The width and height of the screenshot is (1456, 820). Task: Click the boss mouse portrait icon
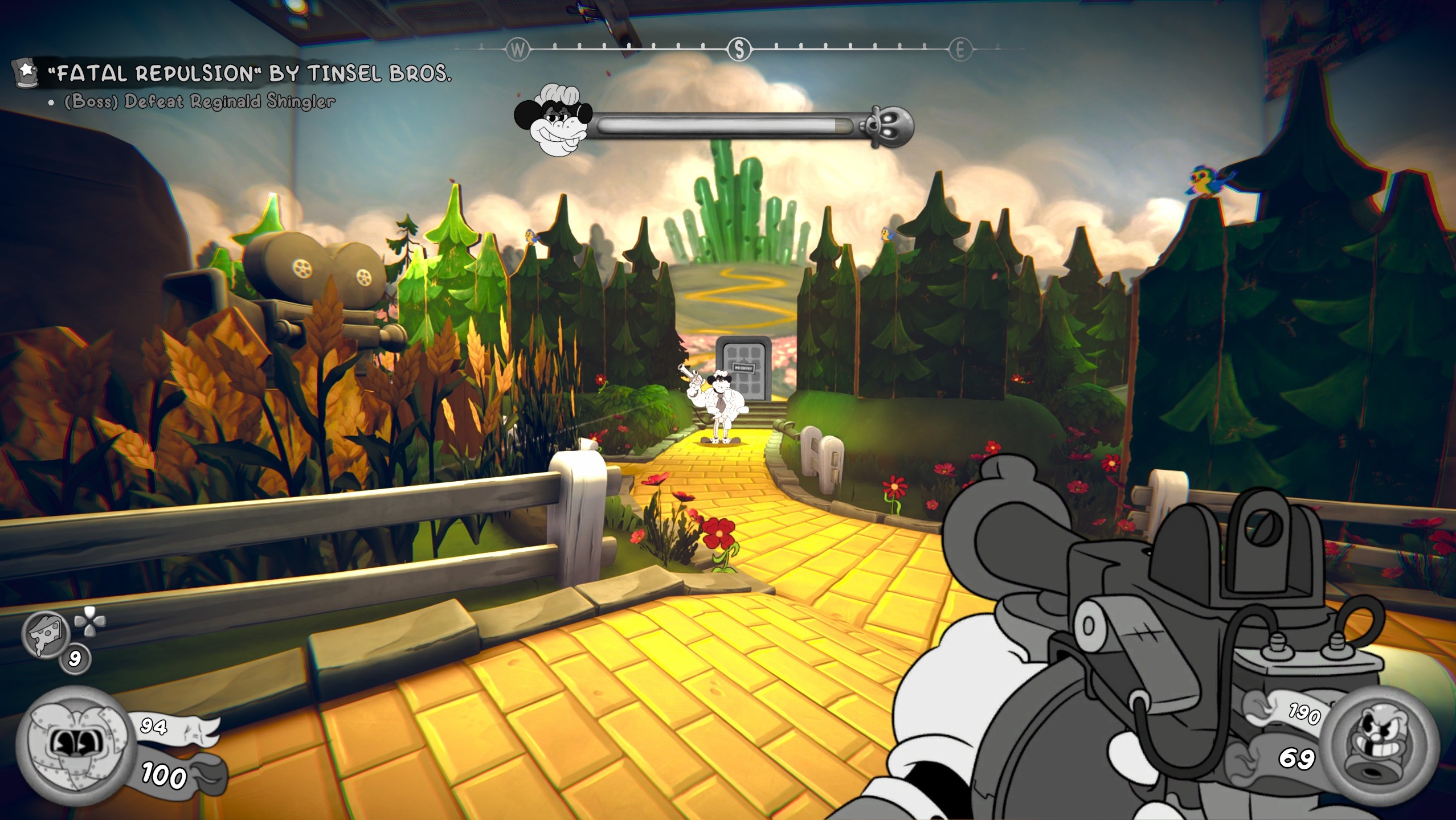(x=554, y=121)
